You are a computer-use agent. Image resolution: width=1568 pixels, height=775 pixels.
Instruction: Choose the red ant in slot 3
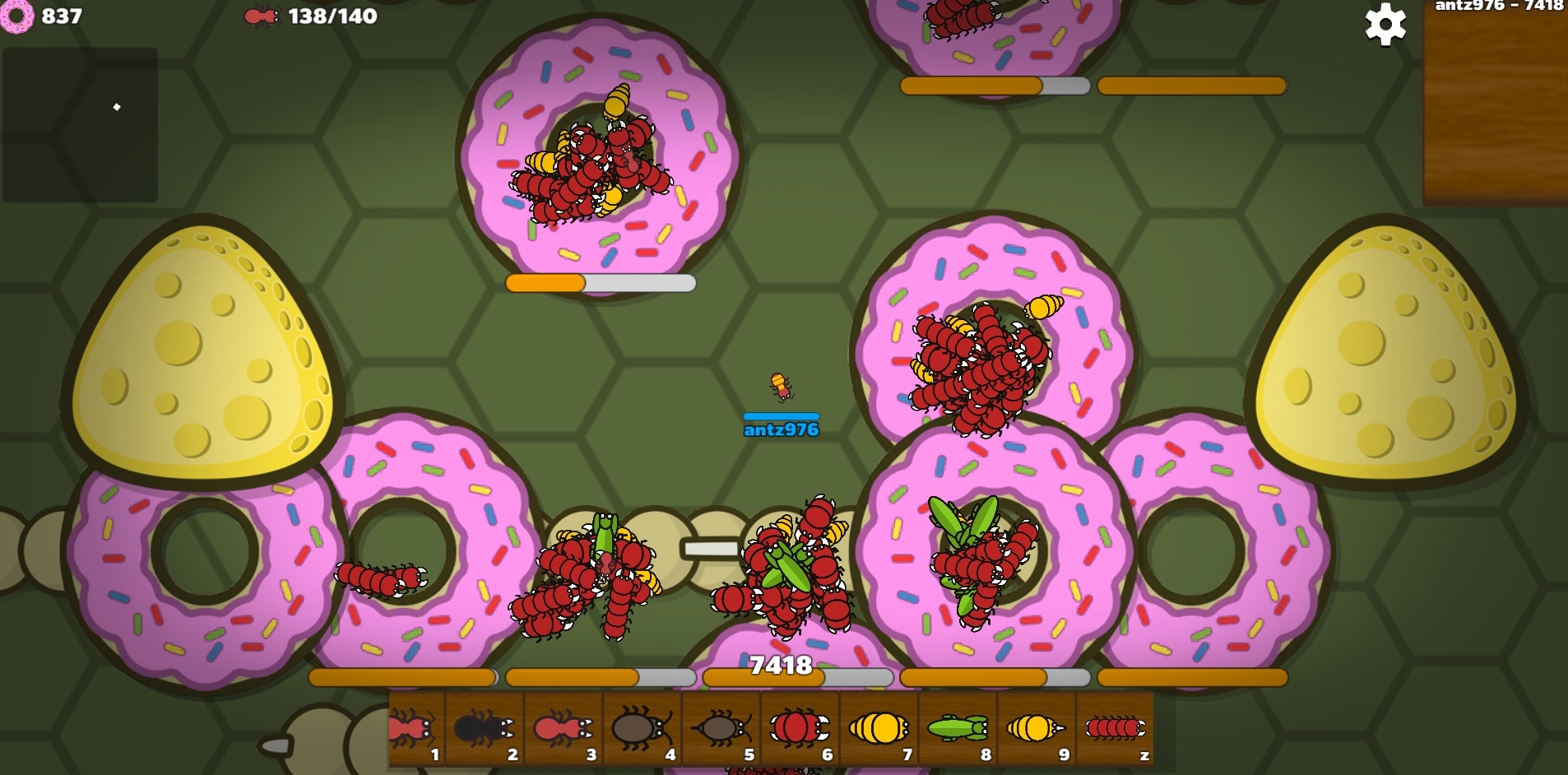click(563, 729)
